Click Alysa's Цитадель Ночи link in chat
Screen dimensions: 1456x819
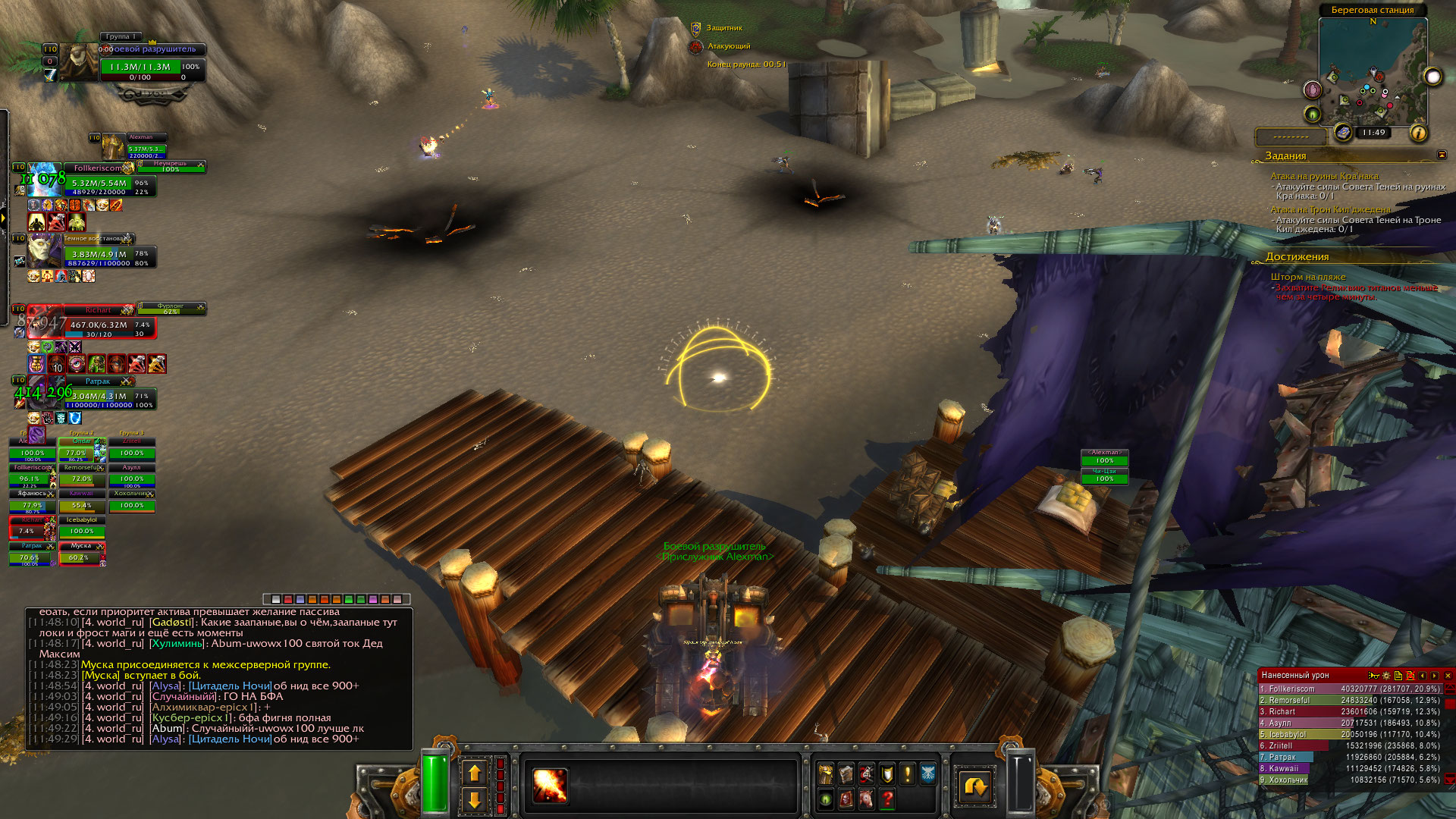(230, 739)
